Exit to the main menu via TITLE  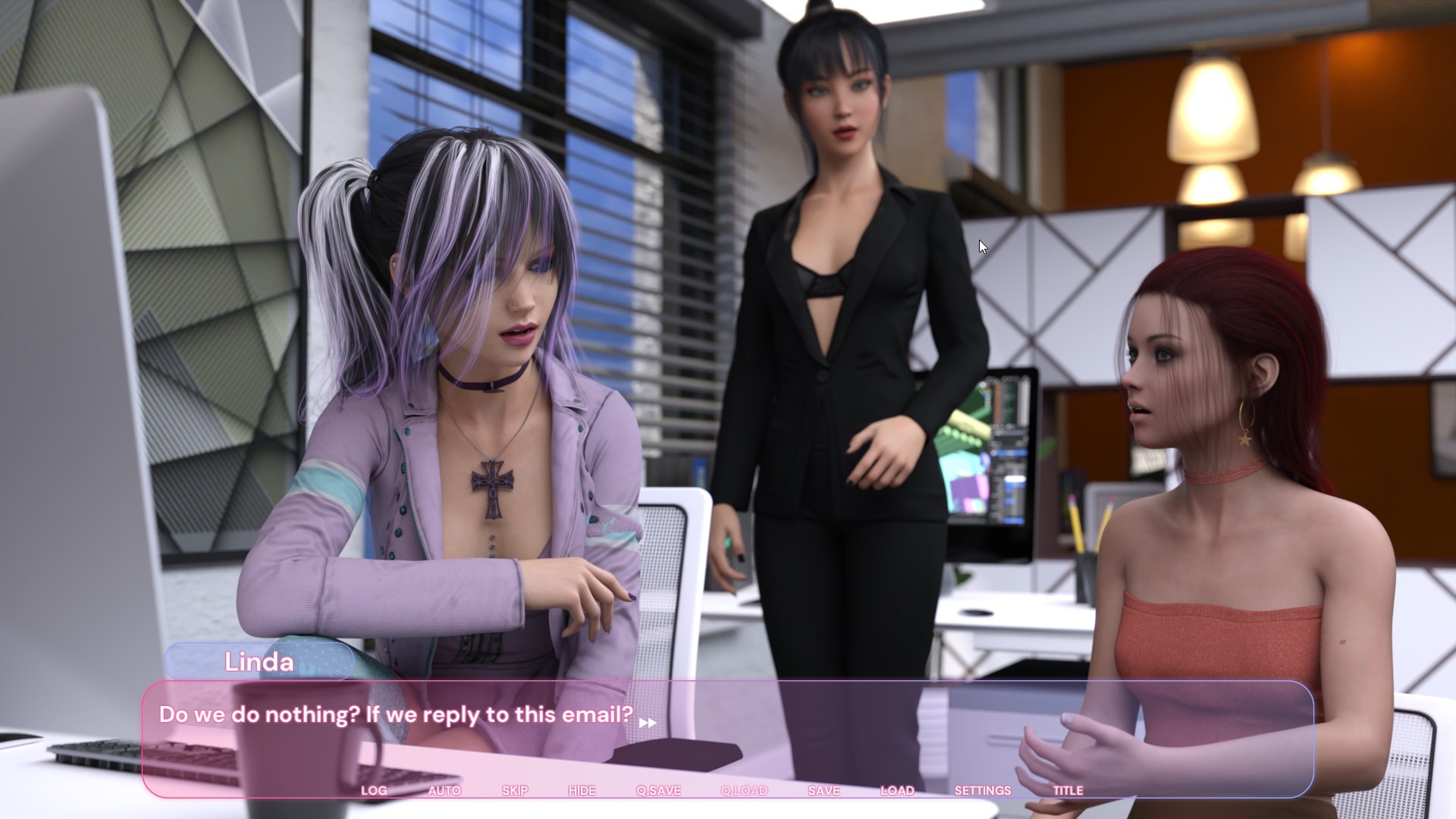pos(1068,790)
